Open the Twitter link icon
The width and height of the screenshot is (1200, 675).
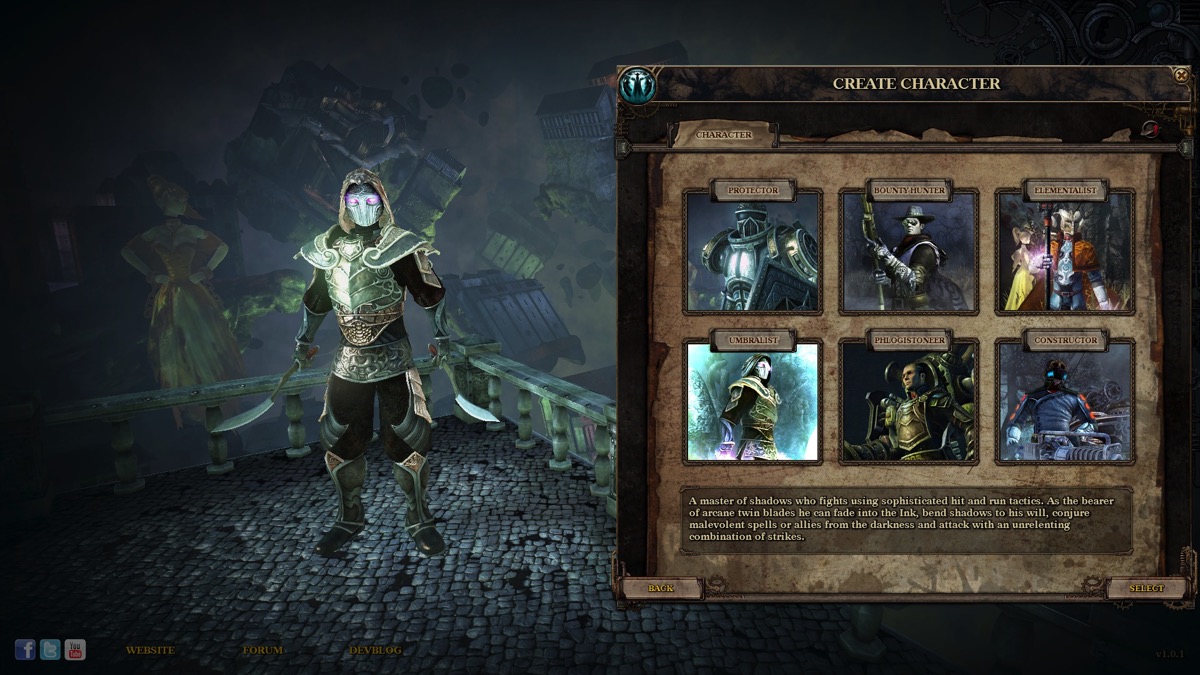coord(50,650)
